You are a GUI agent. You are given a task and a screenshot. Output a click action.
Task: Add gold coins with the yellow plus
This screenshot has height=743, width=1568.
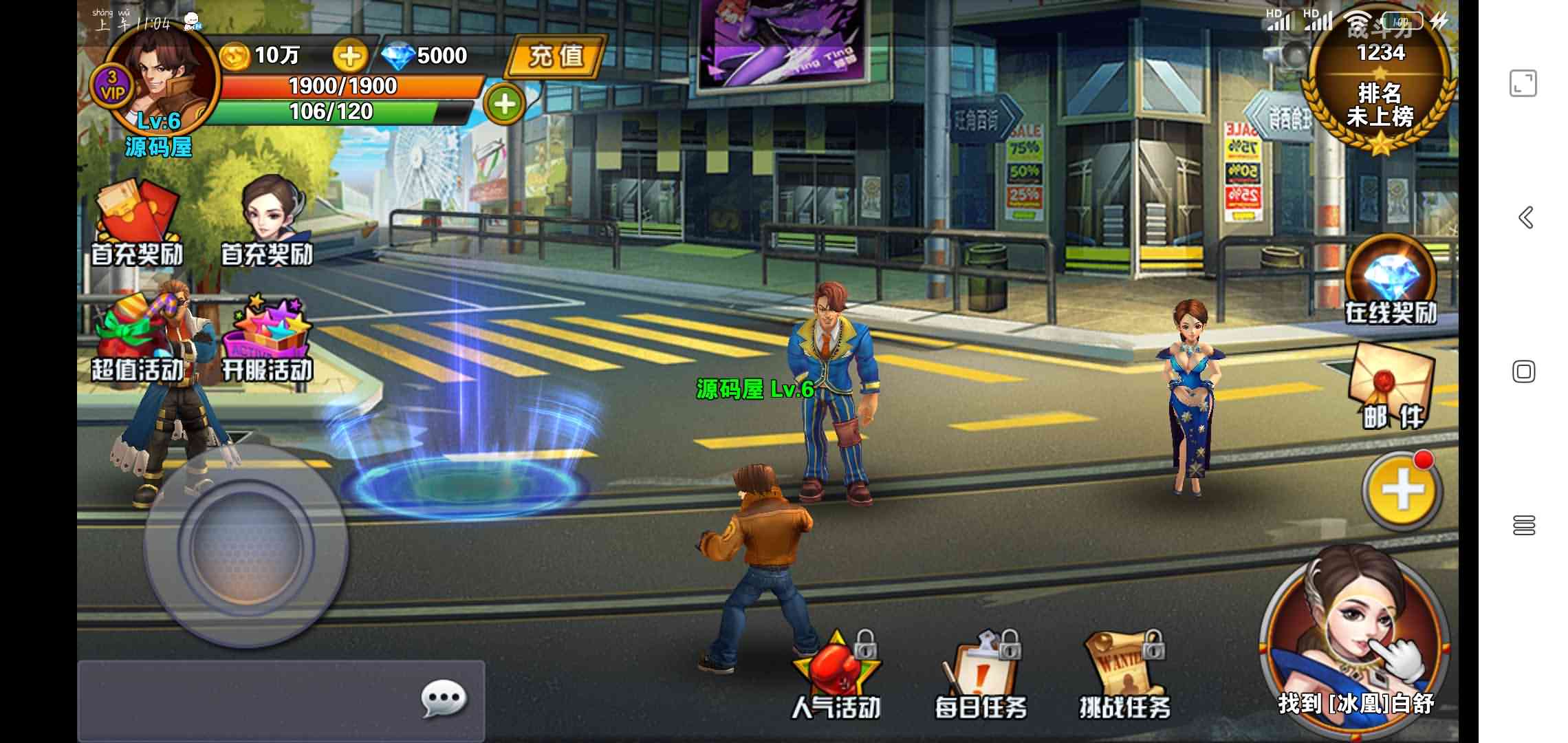[x=349, y=56]
